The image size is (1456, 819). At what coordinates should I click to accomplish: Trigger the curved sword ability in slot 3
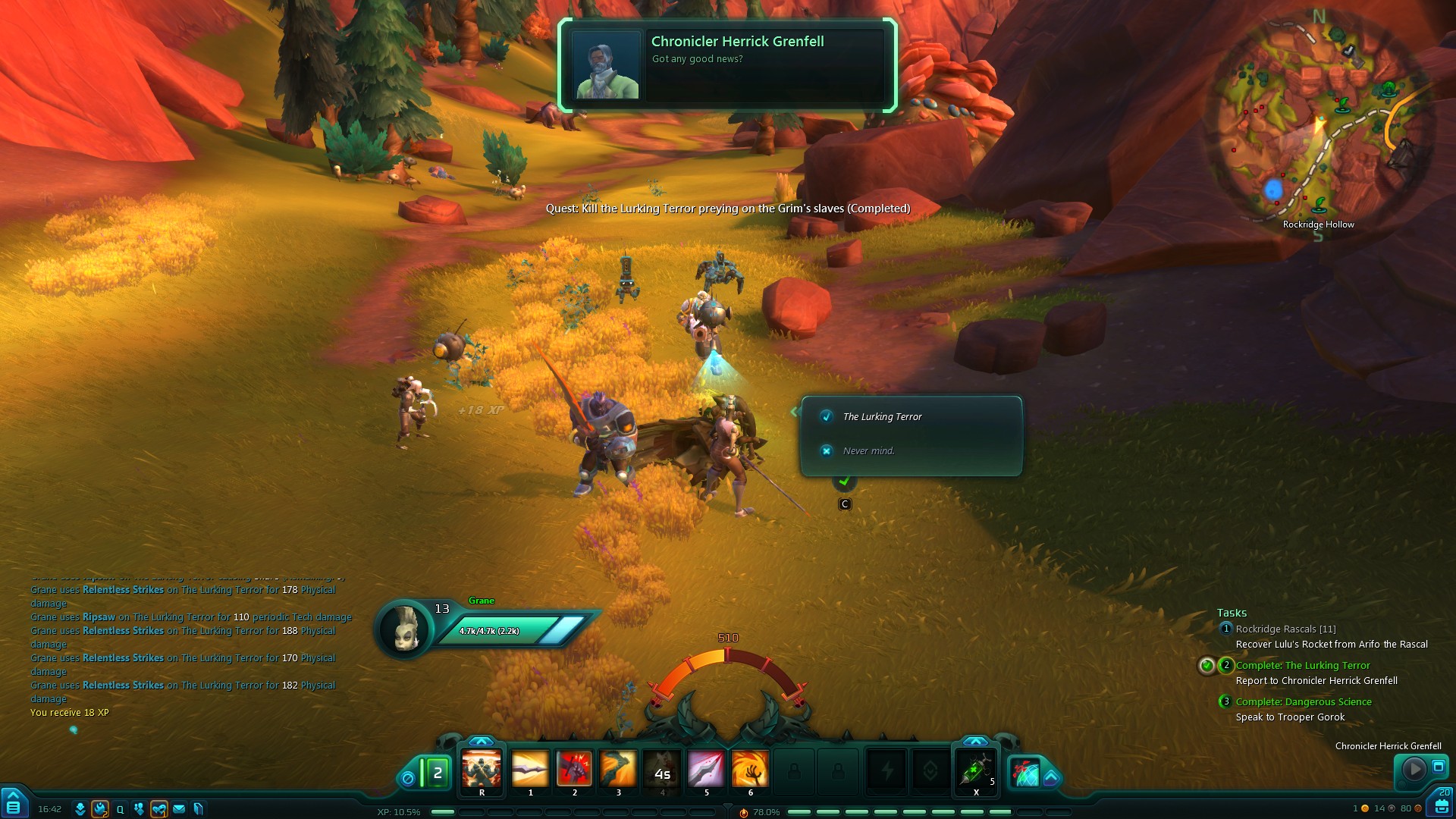(618, 770)
